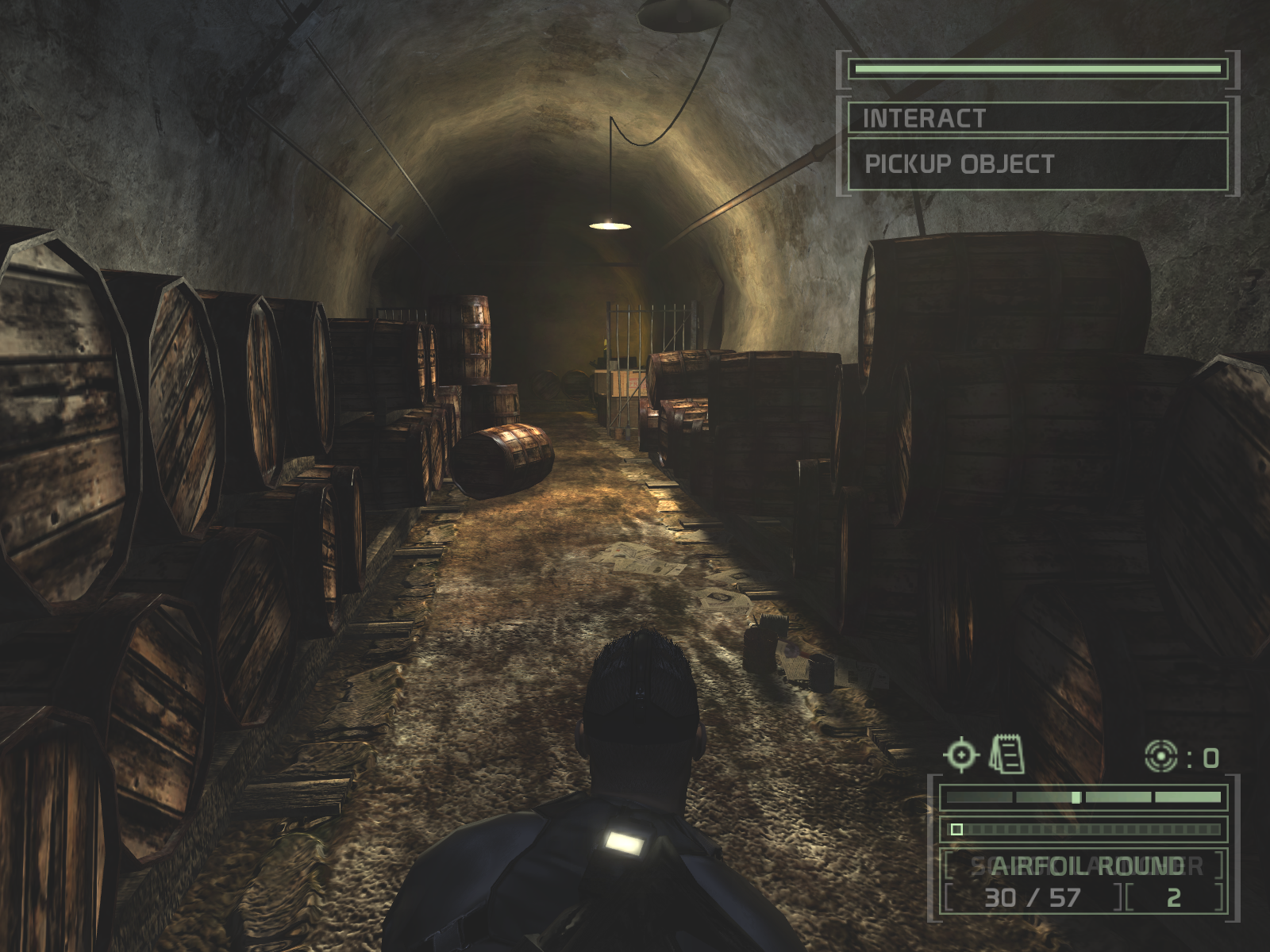Click the crosshair icon beside the notepad

[961, 754]
